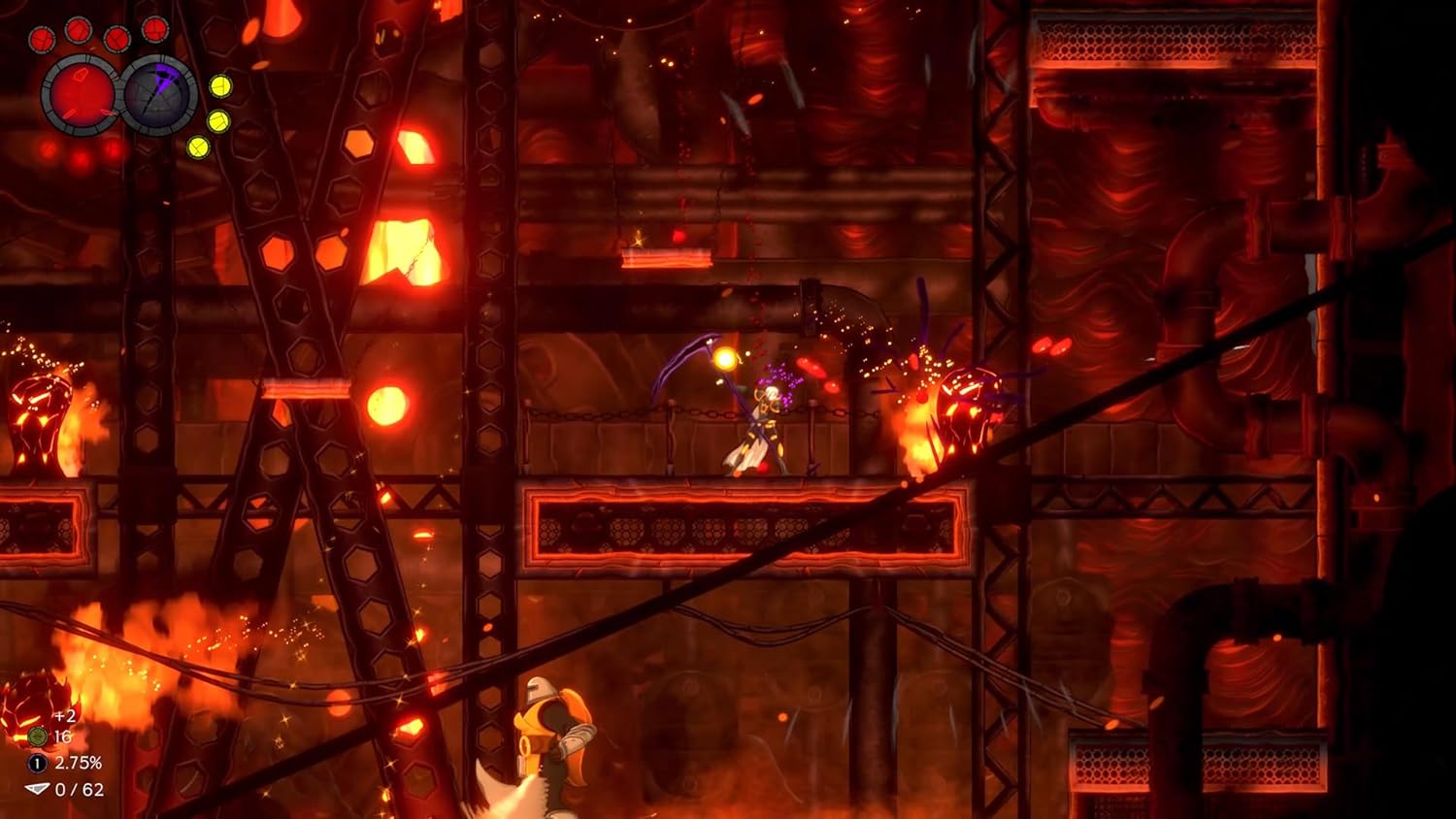
Task: Click the bottom yellow resource orb
Action: 198,147
